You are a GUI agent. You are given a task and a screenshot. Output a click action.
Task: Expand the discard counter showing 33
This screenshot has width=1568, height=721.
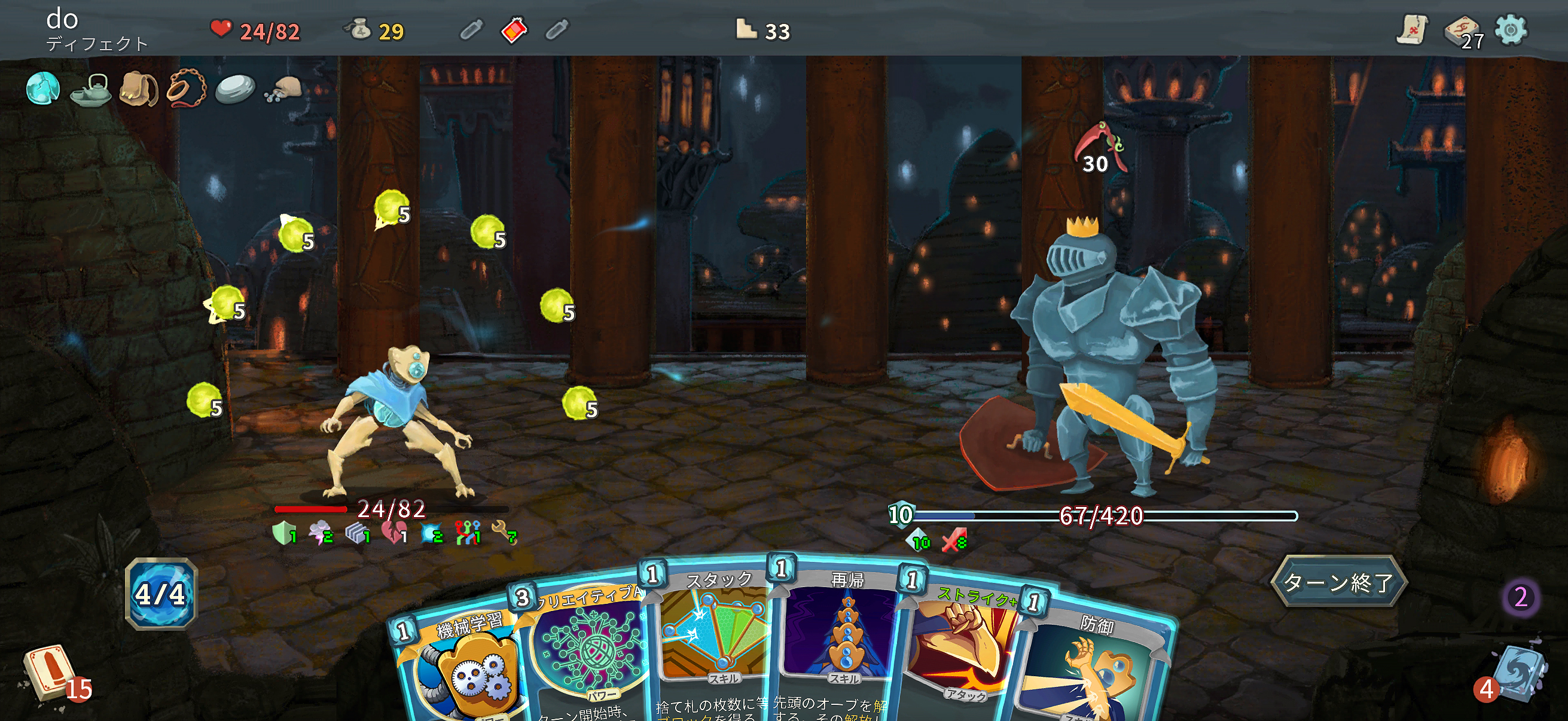[761, 30]
